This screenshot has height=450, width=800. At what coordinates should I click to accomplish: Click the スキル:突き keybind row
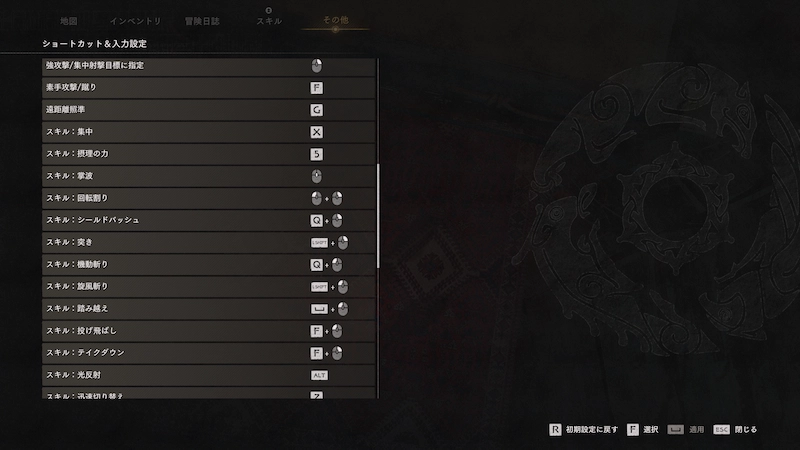209,242
